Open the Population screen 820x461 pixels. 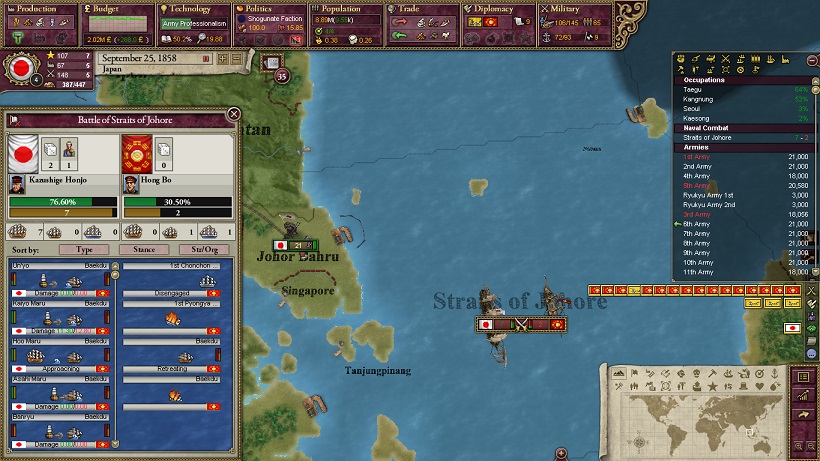coord(344,9)
